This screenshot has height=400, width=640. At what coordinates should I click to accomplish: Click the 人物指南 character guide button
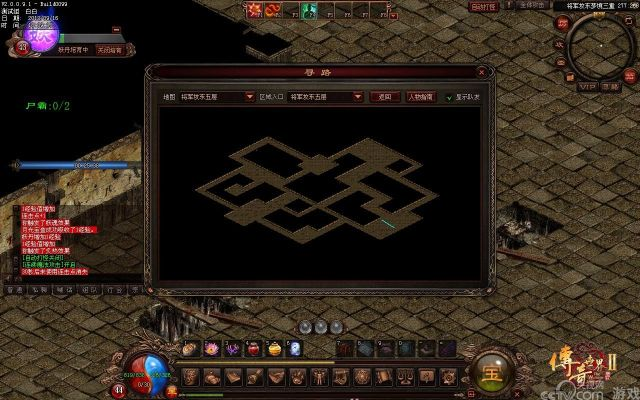[420, 98]
